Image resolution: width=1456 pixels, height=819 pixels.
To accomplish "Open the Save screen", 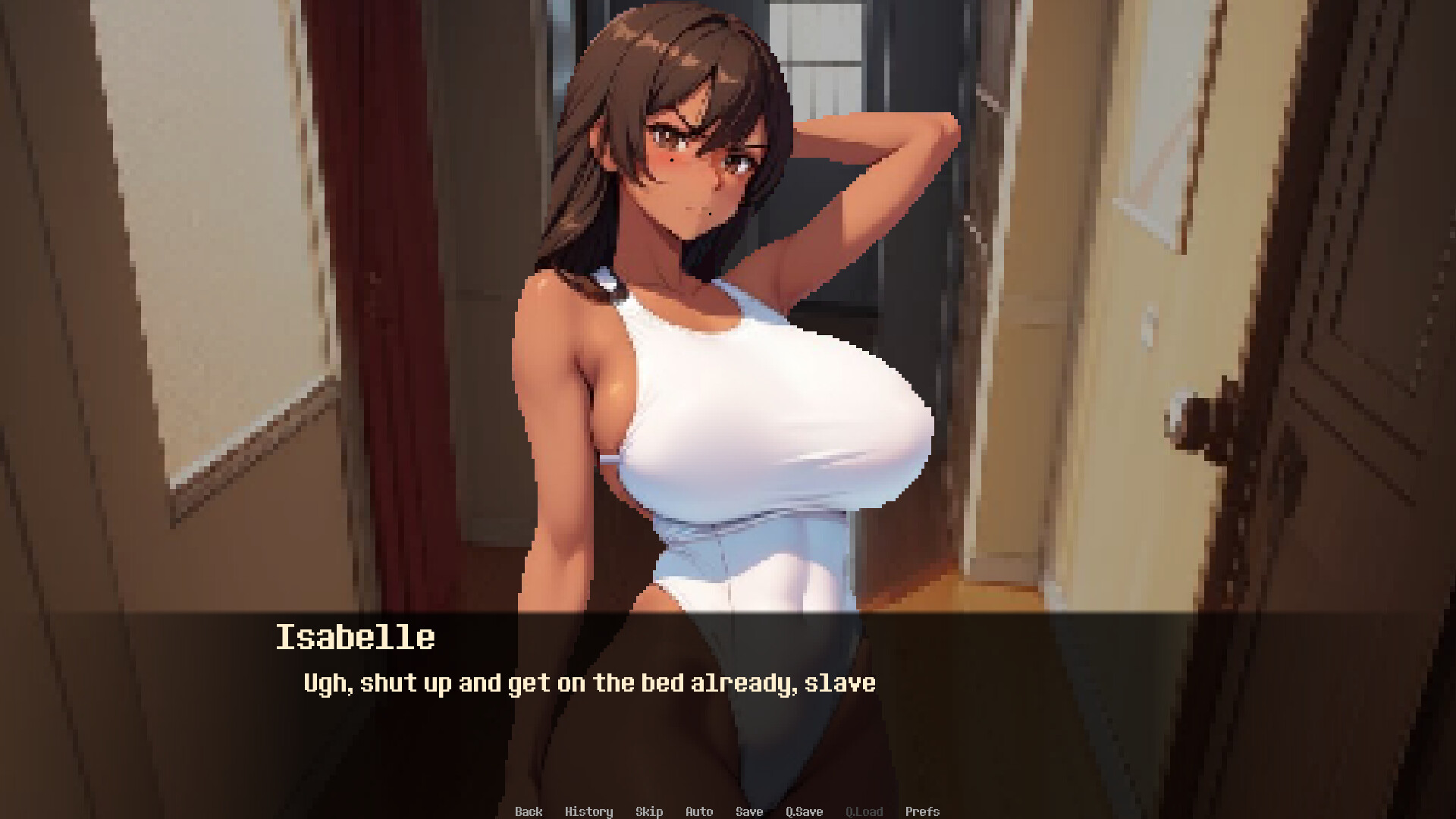I will point(749,811).
